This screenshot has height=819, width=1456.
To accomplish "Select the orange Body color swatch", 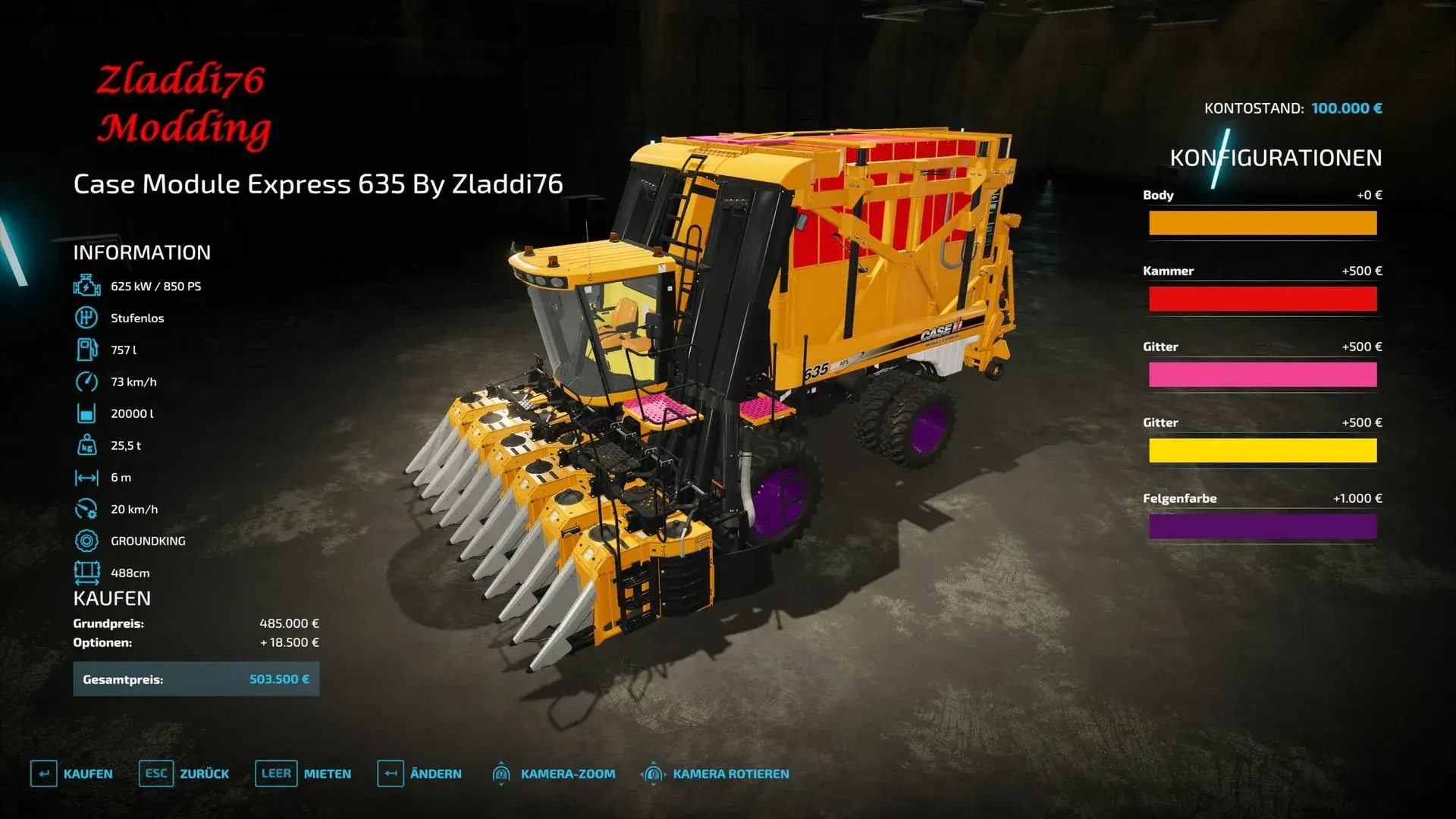I will click(1262, 223).
